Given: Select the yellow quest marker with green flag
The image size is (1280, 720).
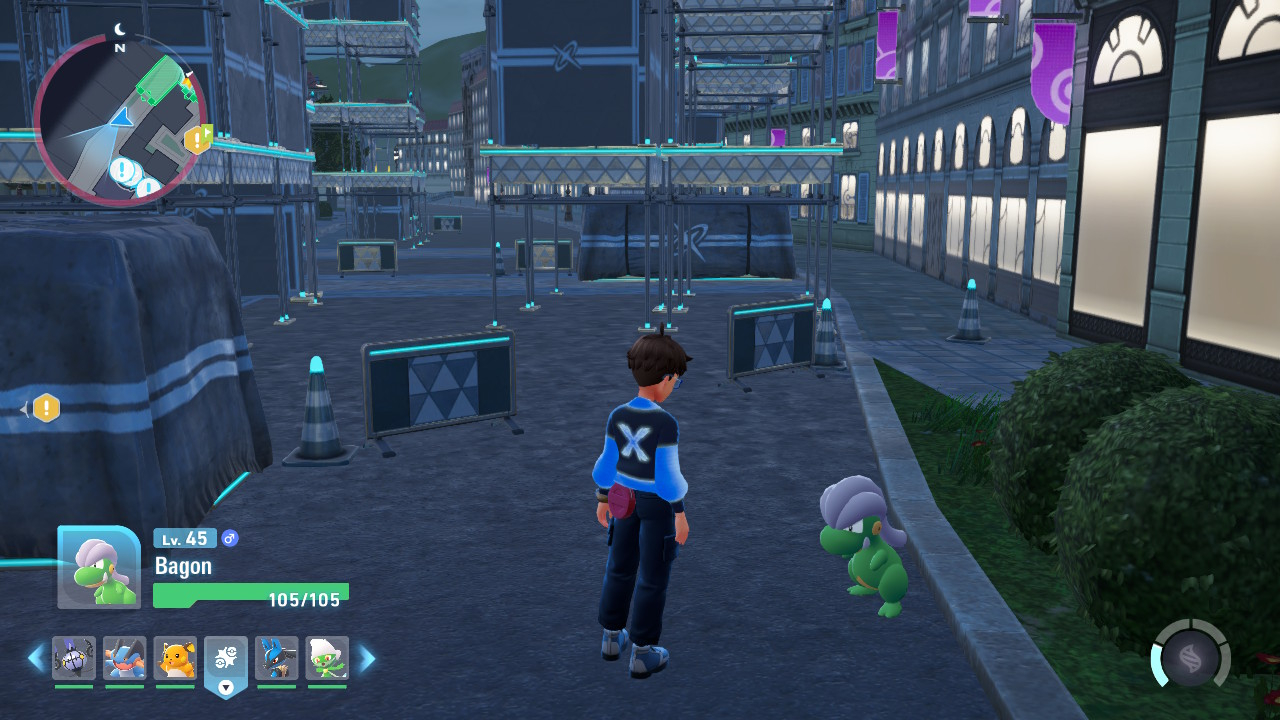Looking at the screenshot, I should (198, 138).
